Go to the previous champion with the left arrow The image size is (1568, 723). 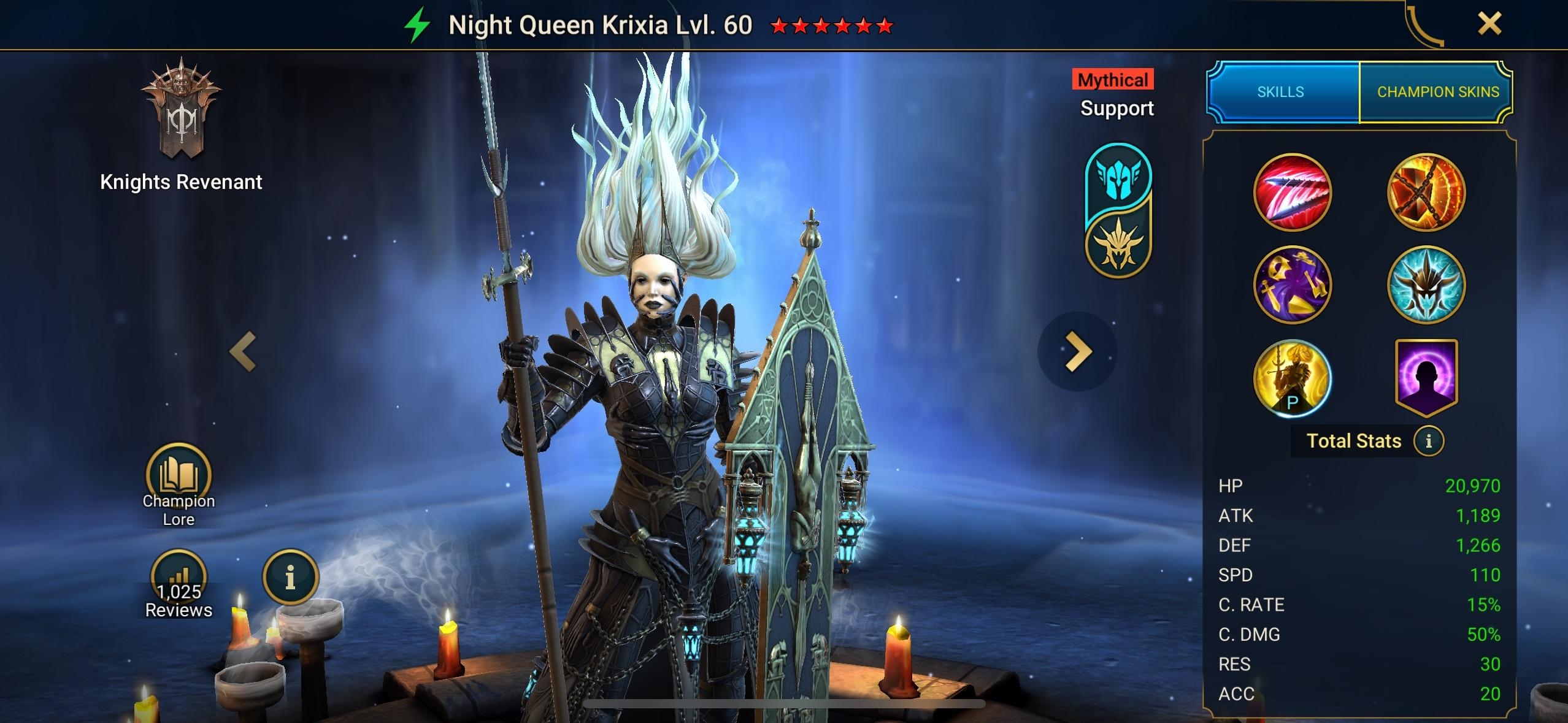pyautogui.click(x=243, y=351)
